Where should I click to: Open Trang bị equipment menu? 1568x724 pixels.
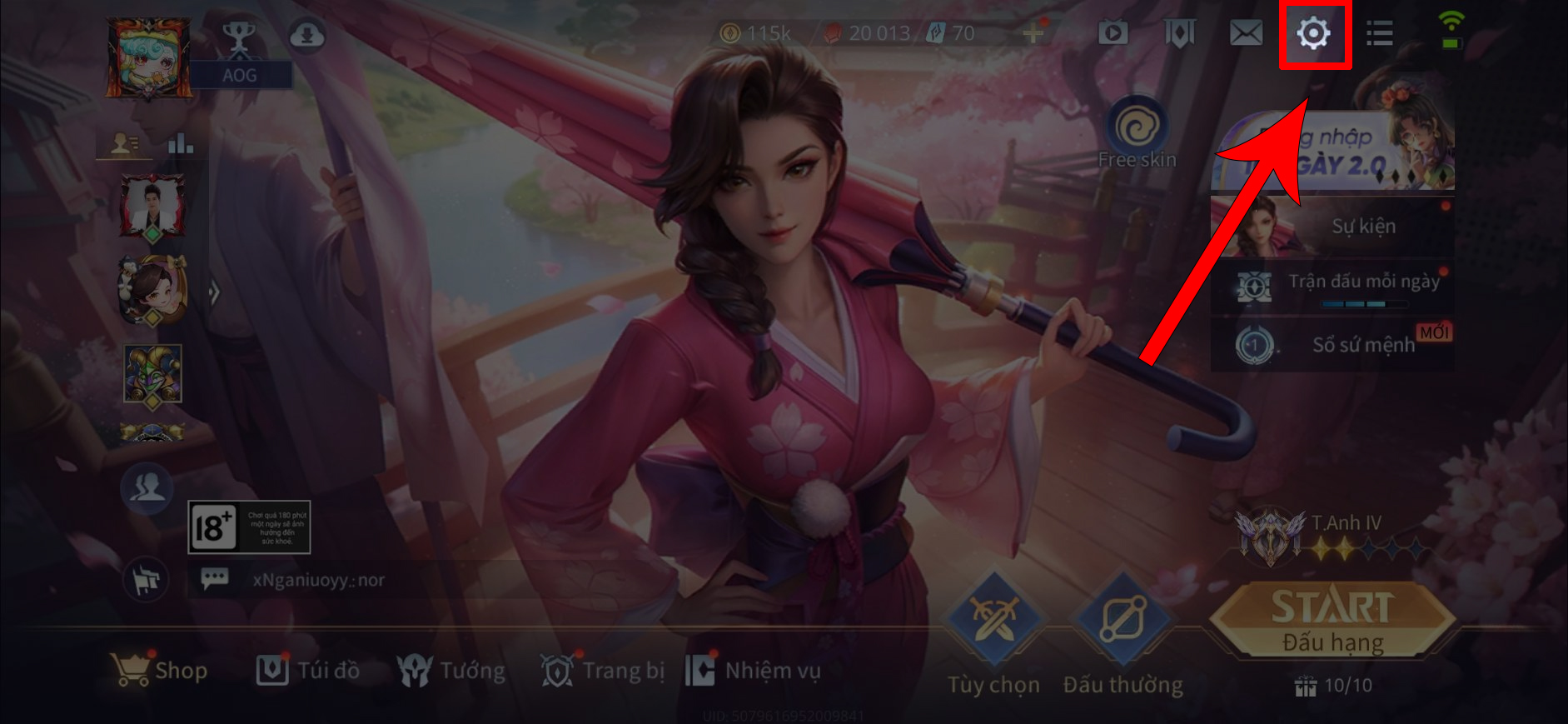tap(603, 670)
